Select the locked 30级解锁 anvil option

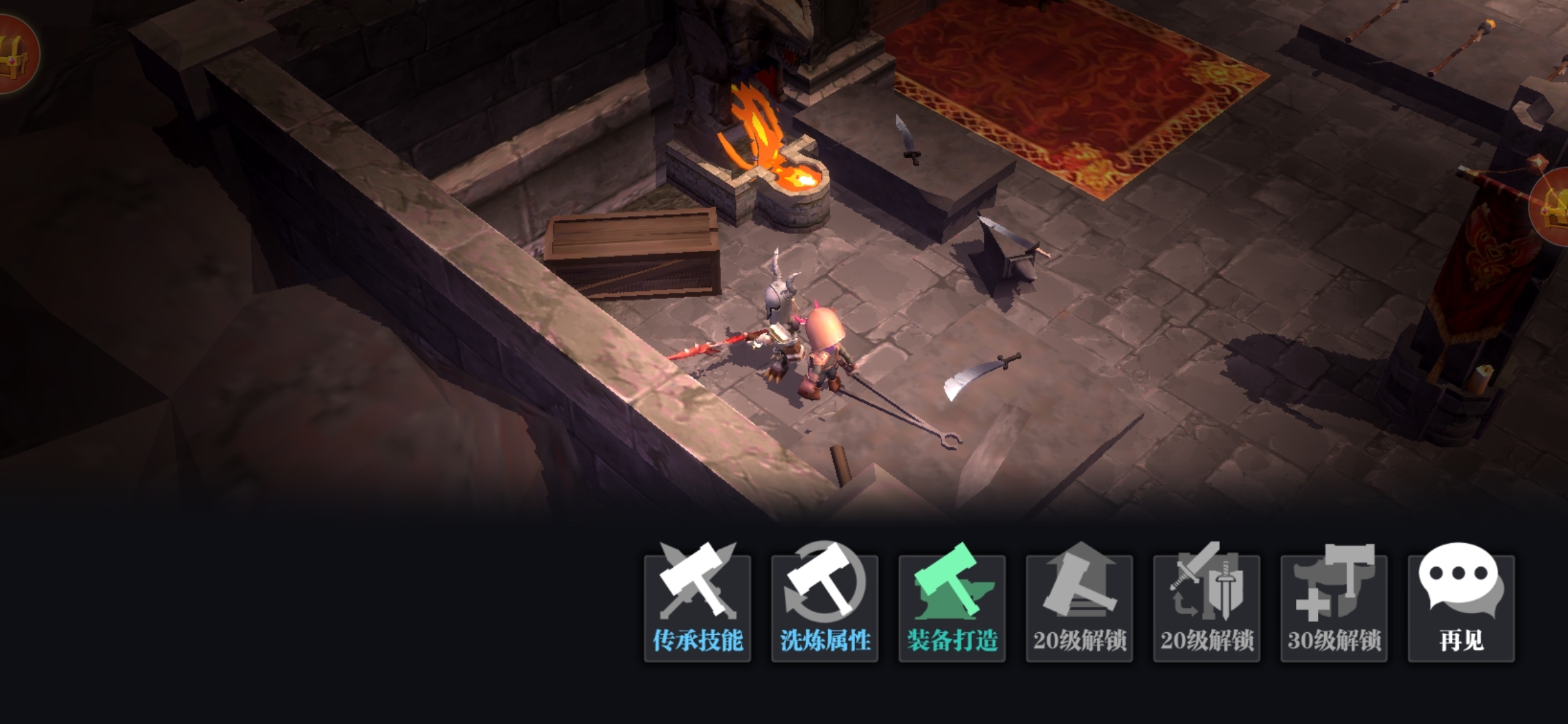pyautogui.click(x=1333, y=607)
